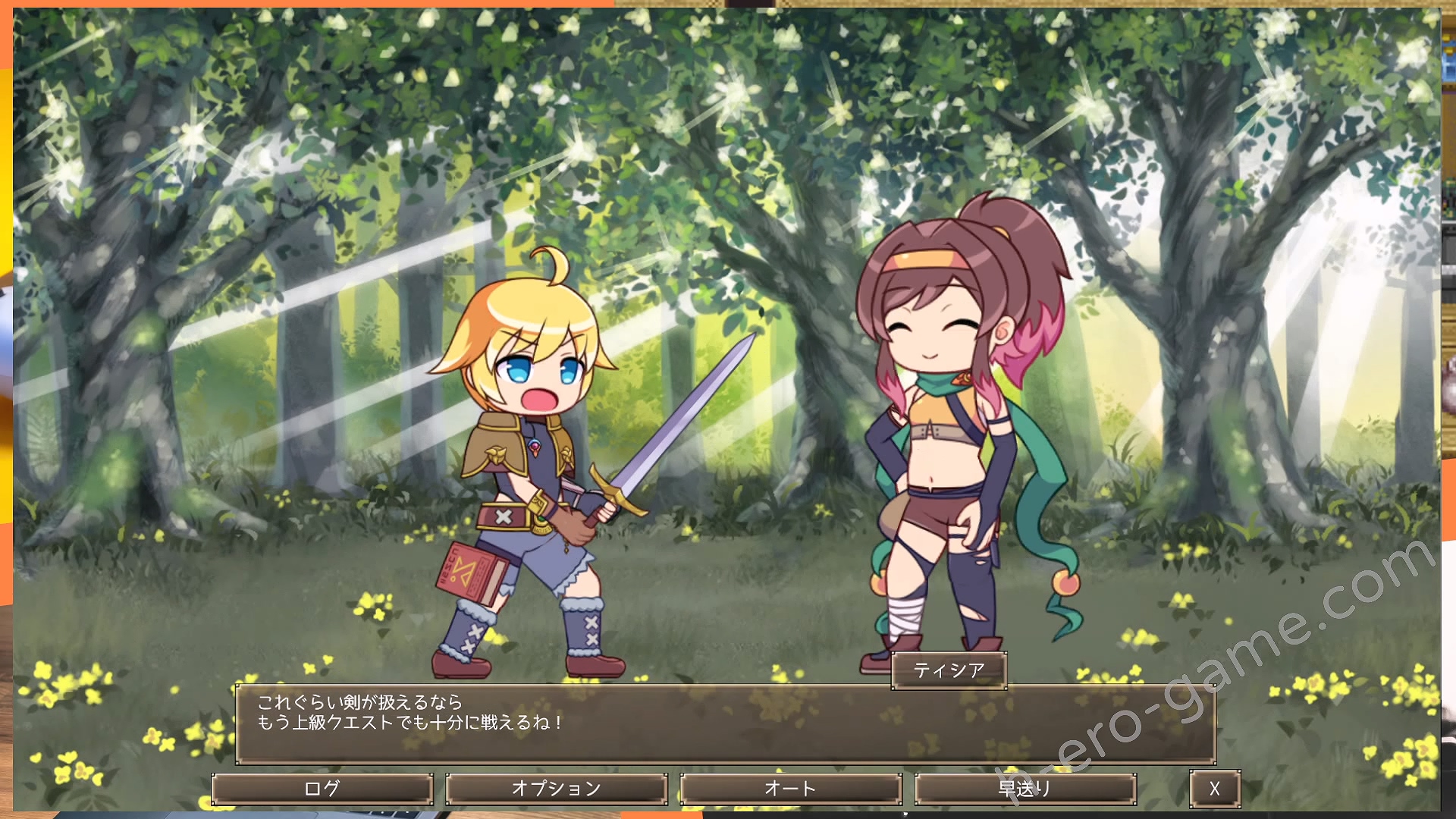Open the オプション (Options) menu
Screen dimensions: 1456x819
[x=557, y=789]
